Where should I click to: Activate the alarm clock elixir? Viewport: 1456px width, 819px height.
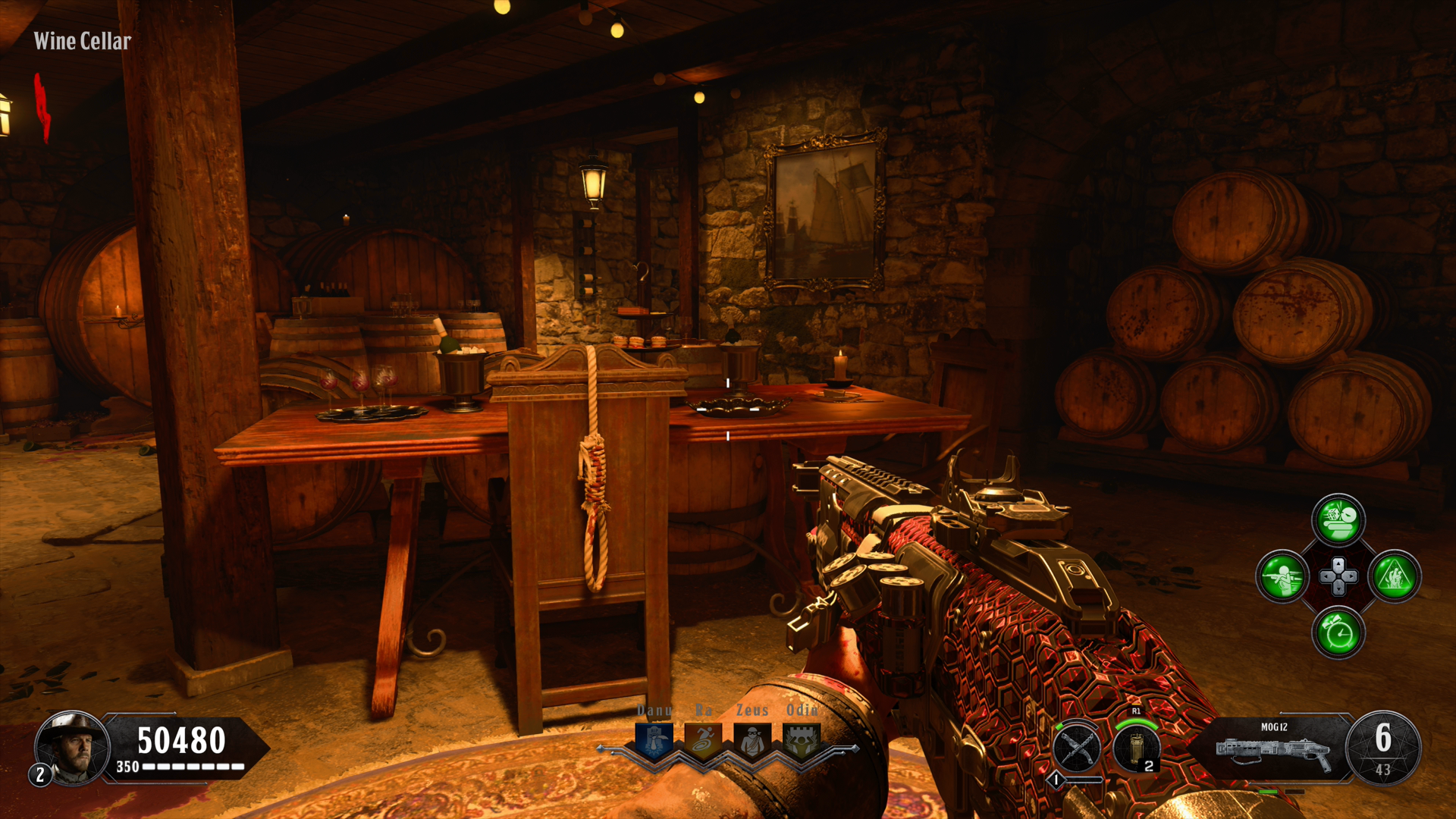click(1338, 632)
